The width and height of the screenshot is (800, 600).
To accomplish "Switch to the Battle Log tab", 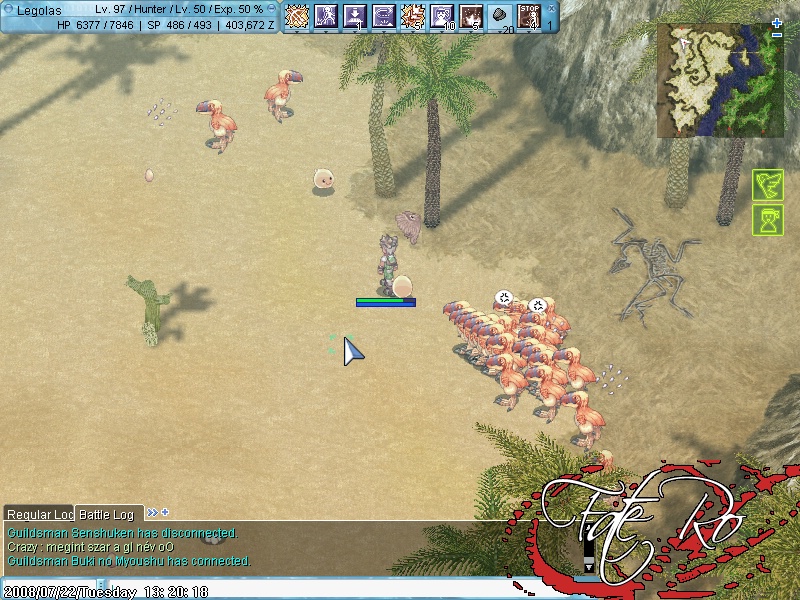I will point(106,514).
